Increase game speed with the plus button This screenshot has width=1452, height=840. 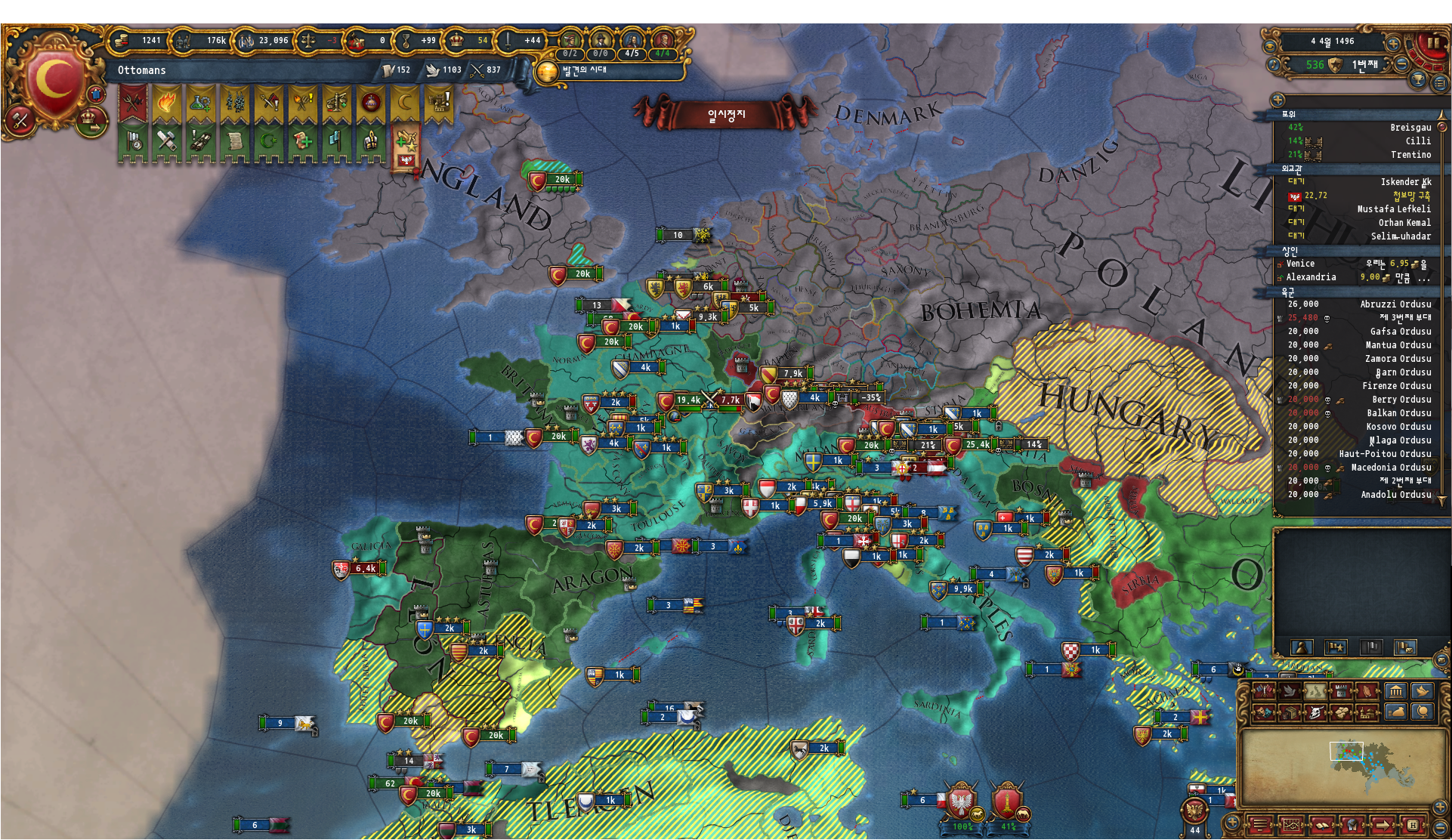click(x=1394, y=42)
